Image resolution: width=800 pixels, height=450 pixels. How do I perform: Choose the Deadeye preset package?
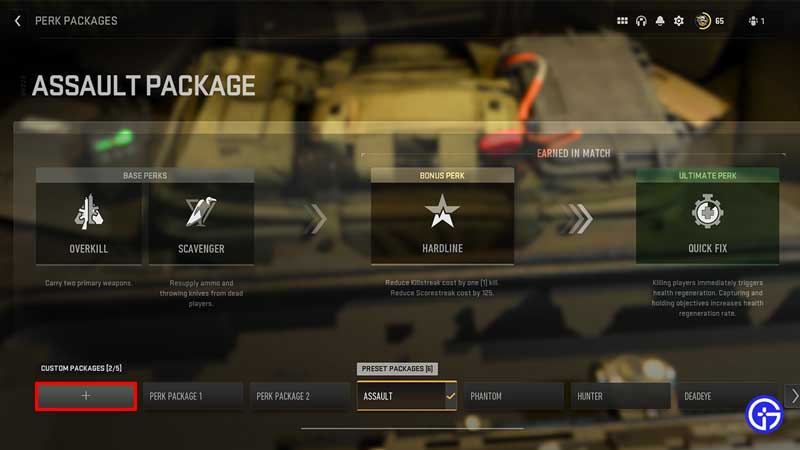pyautogui.click(x=728, y=396)
